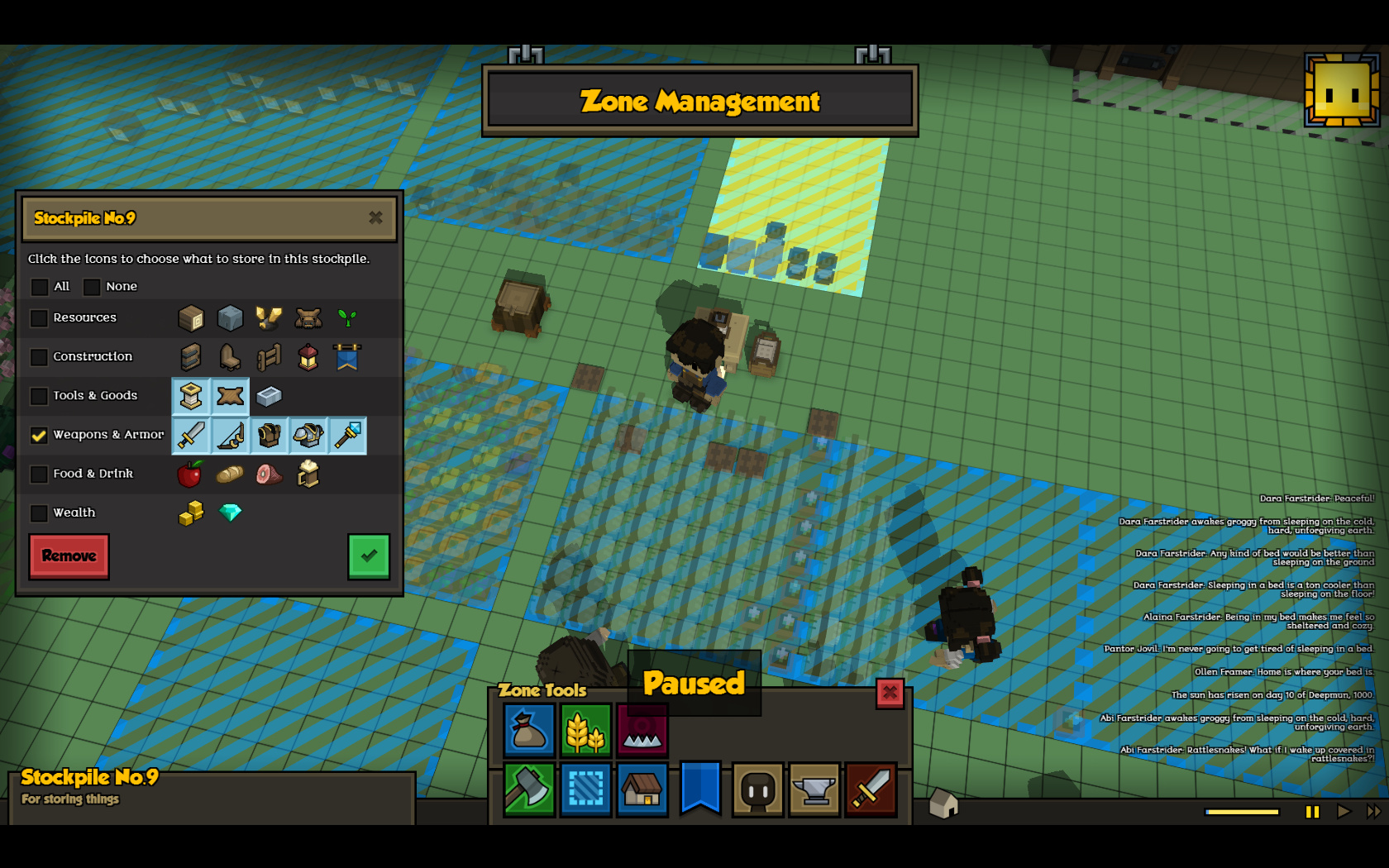Viewport: 1389px width, 868px height.
Task: Tick the None checkbox
Action: point(92,287)
